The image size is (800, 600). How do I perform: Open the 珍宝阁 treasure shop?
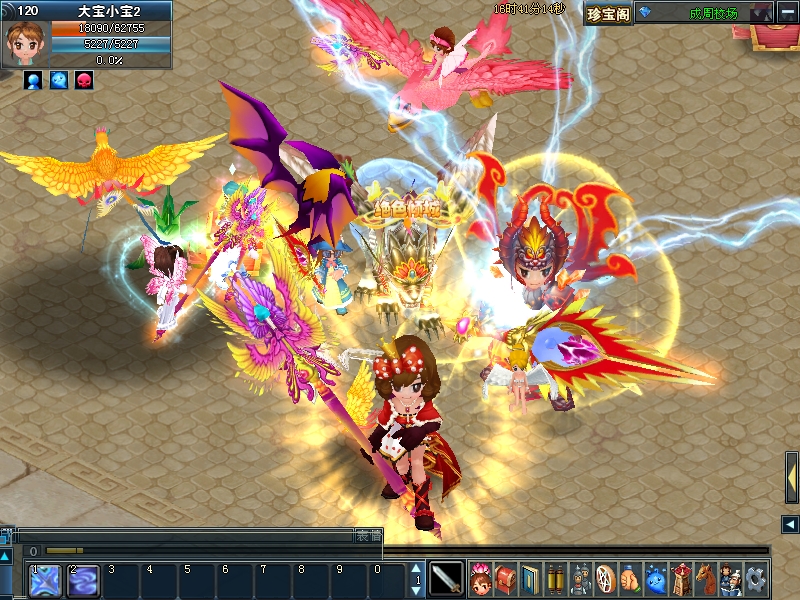coord(608,13)
